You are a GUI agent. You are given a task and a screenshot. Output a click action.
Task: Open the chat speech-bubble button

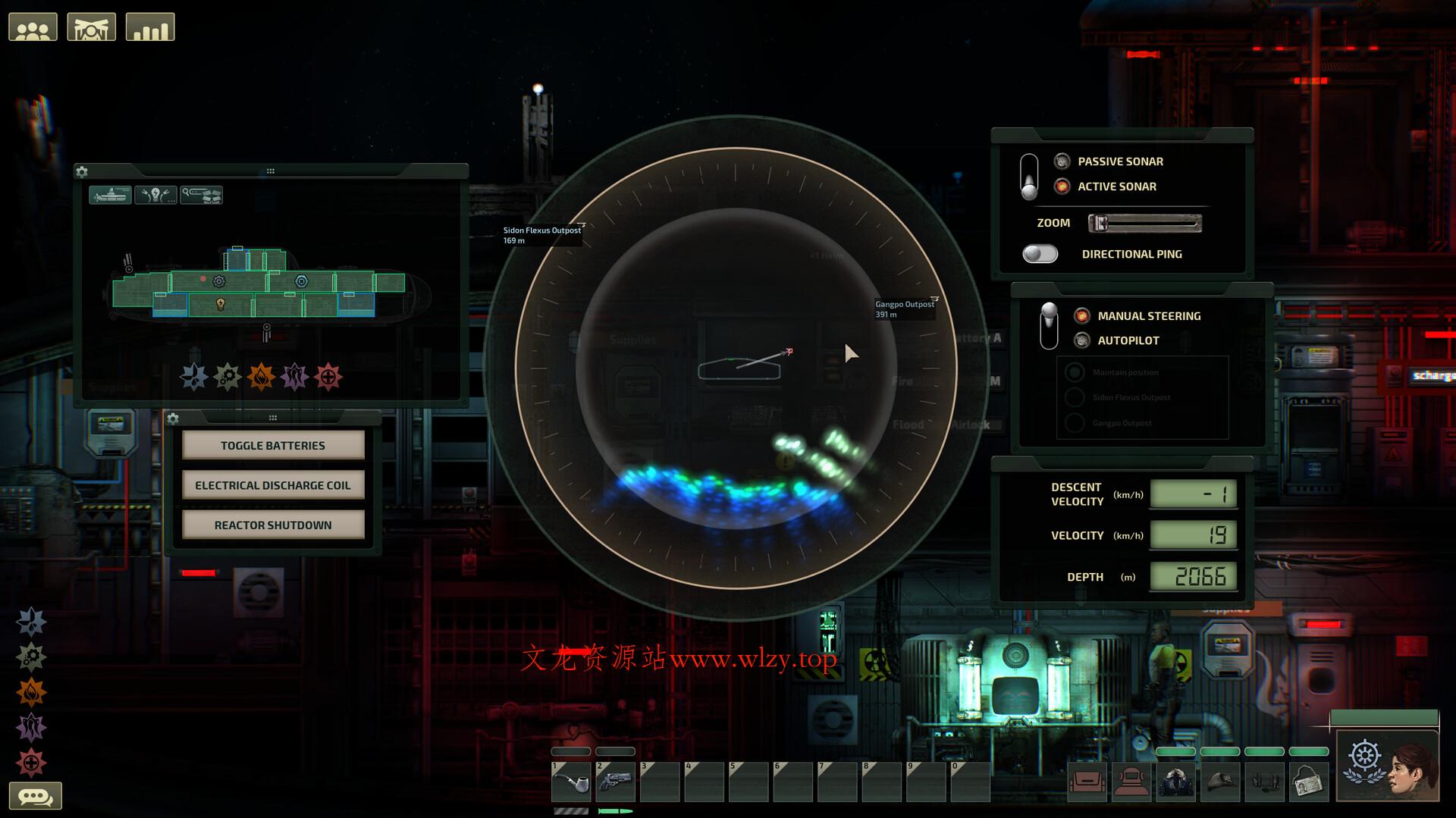[x=35, y=796]
